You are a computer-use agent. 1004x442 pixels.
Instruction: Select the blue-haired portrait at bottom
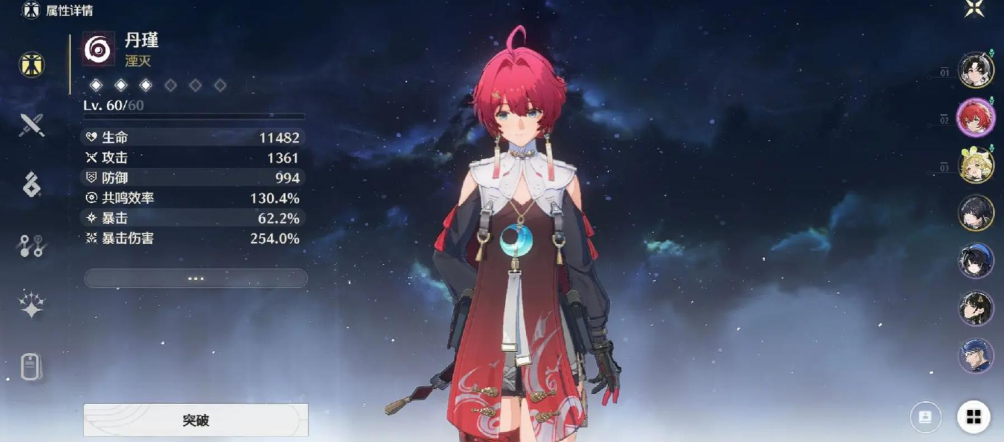[976, 355]
